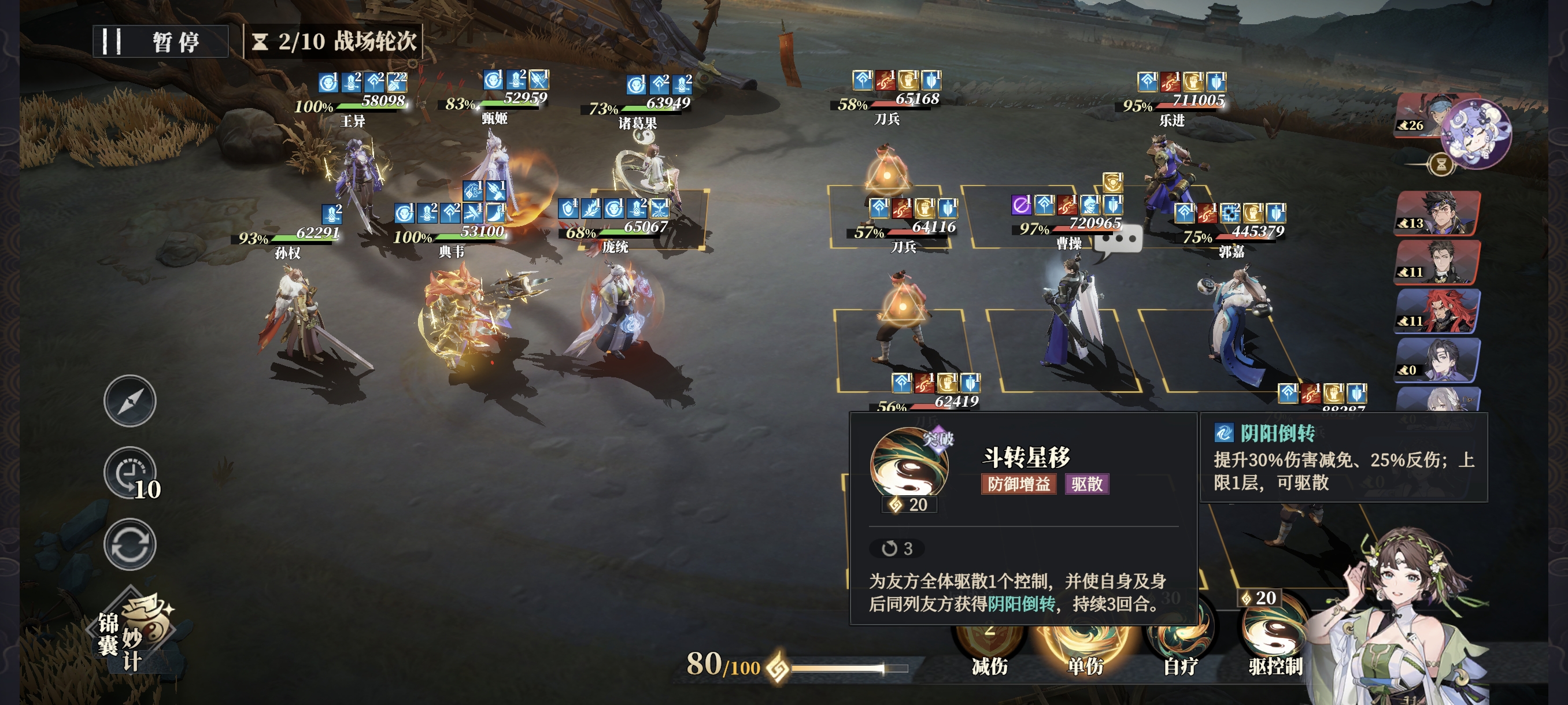This screenshot has height=705, width=1568.
Task: Click the 阴阳倒转 keyword in skill description
Action: pyautogui.click(x=1021, y=604)
